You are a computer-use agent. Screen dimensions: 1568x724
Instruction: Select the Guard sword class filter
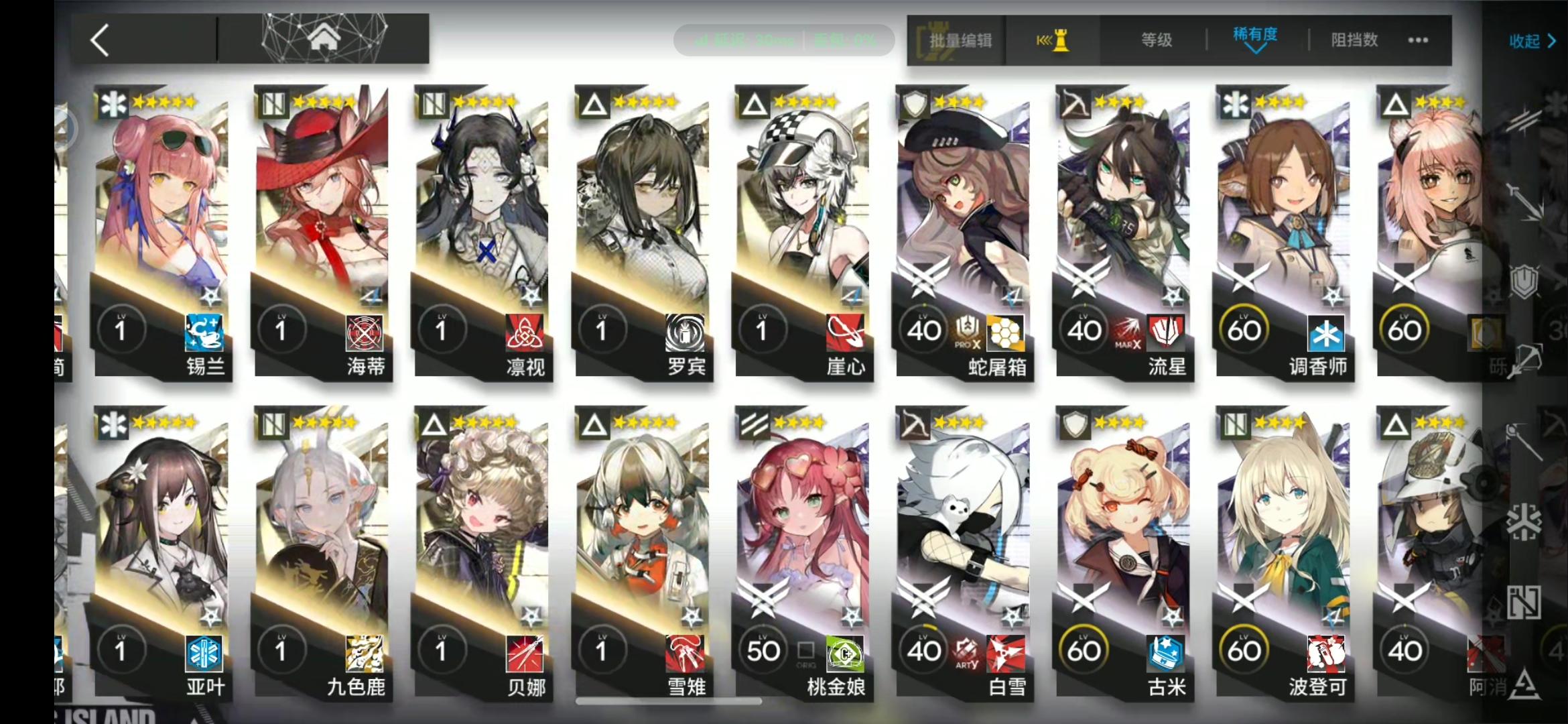1524,201
